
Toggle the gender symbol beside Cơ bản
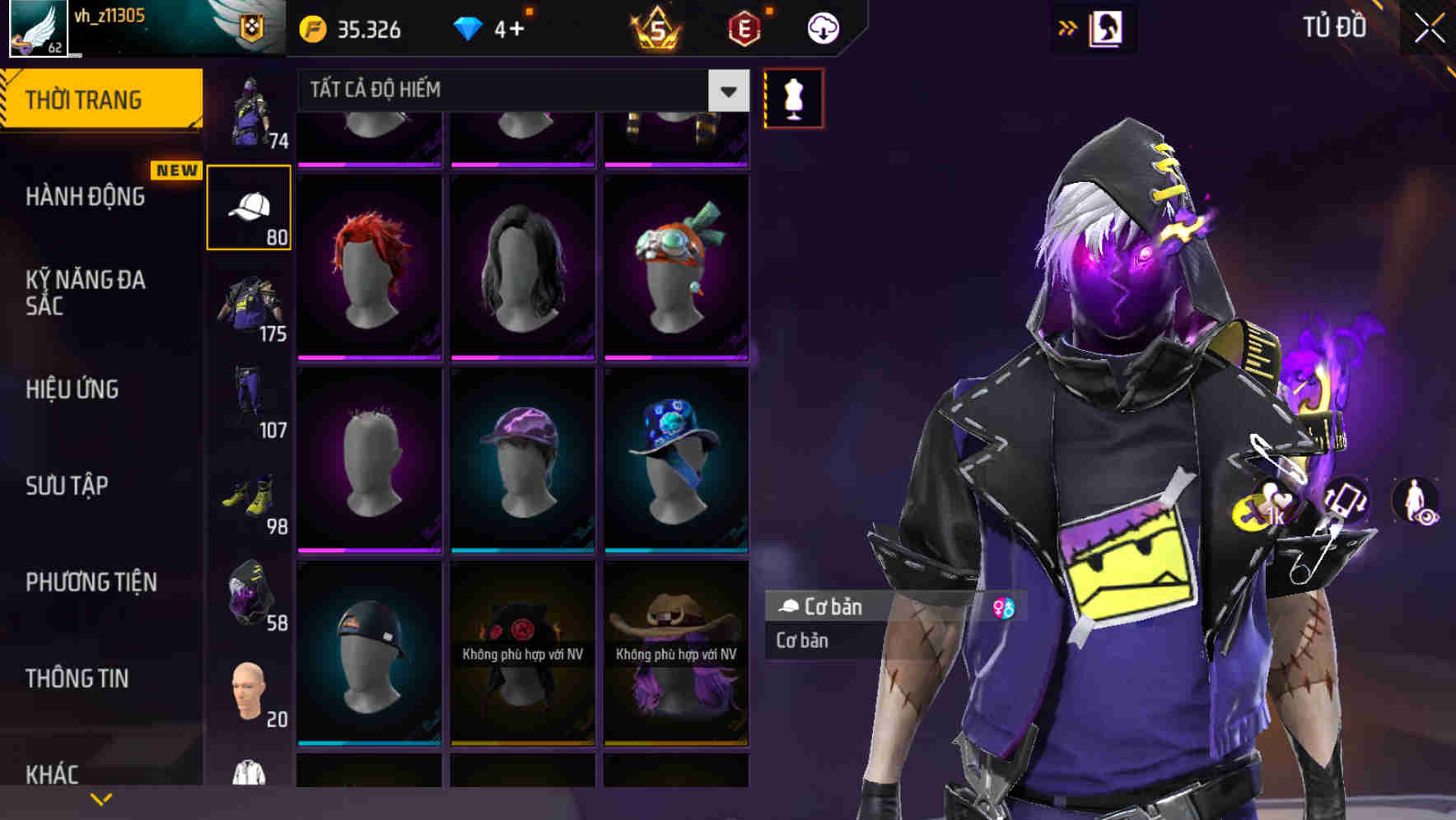(x=1006, y=608)
